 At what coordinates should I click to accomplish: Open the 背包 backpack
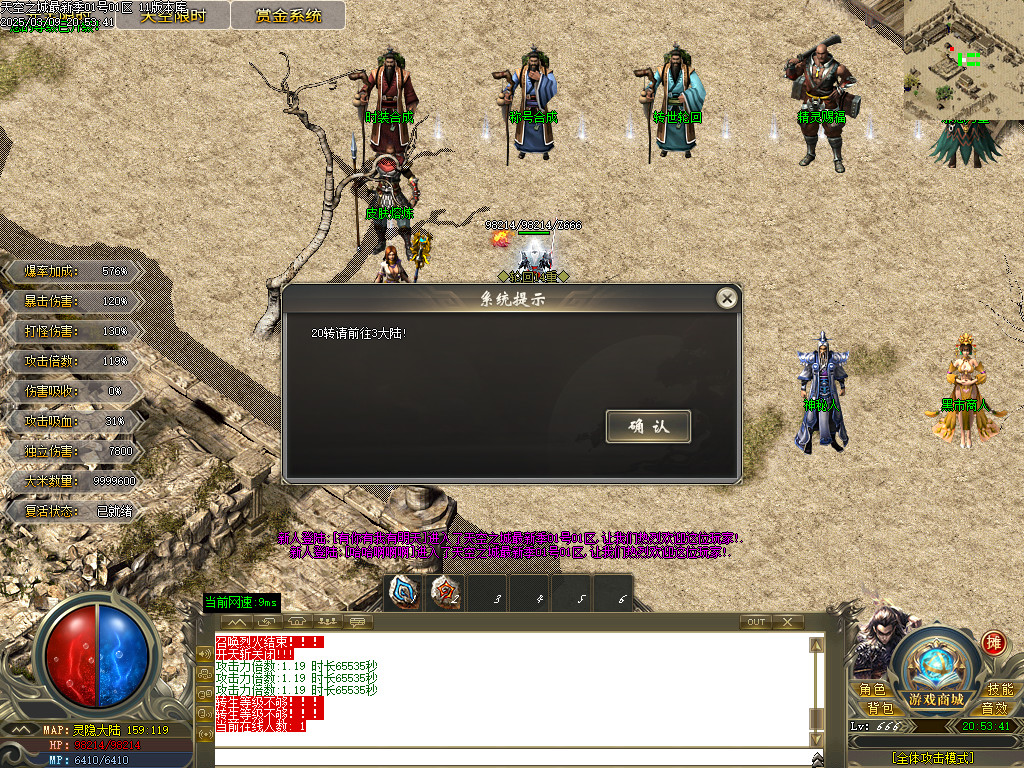[881, 707]
